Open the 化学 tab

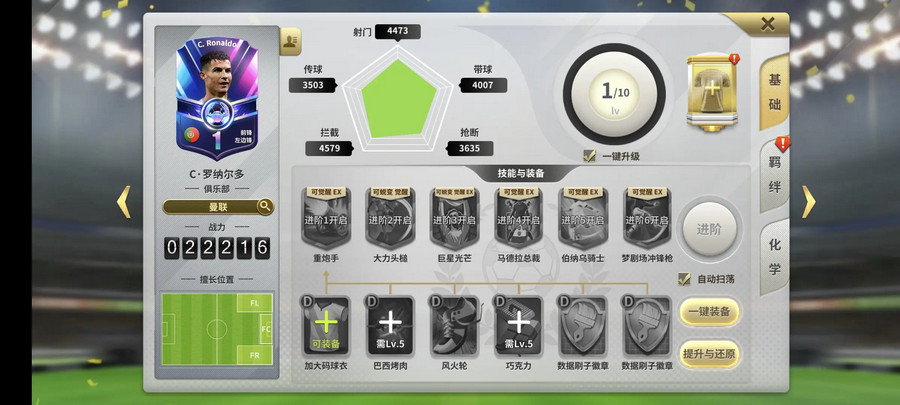[x=775, y=256]
